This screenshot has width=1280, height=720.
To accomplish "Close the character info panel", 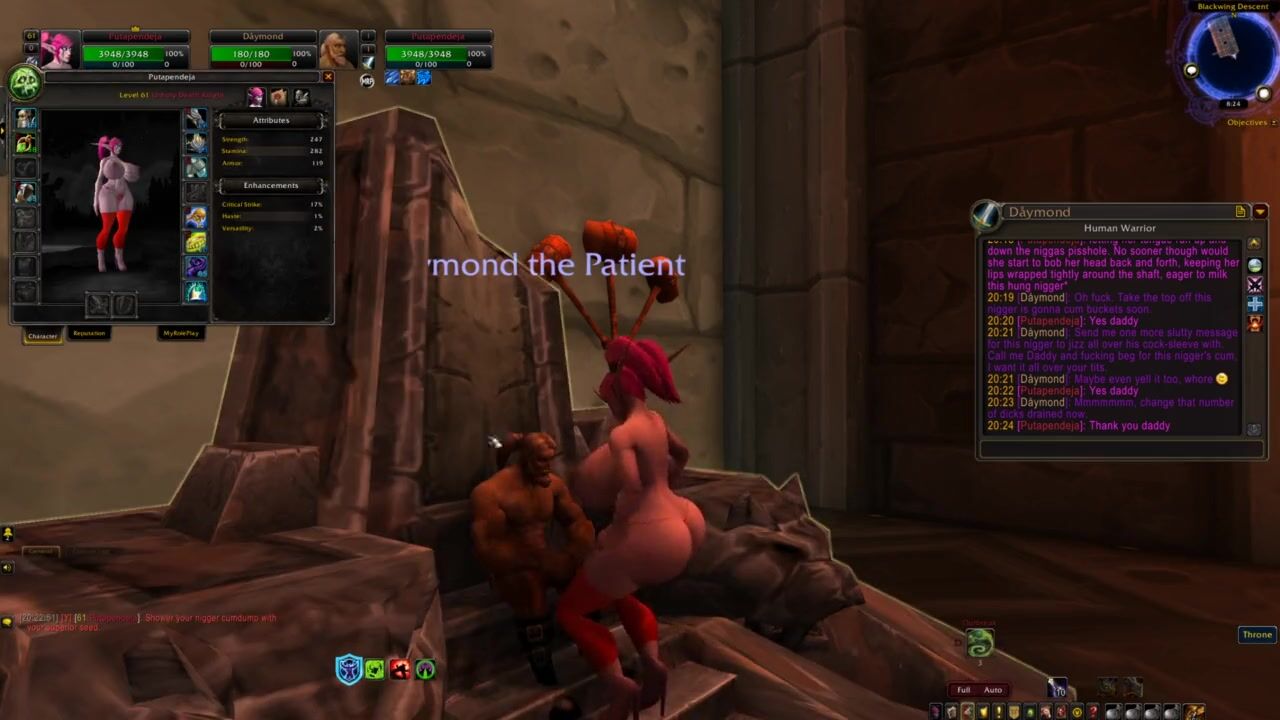I will 327,77.
